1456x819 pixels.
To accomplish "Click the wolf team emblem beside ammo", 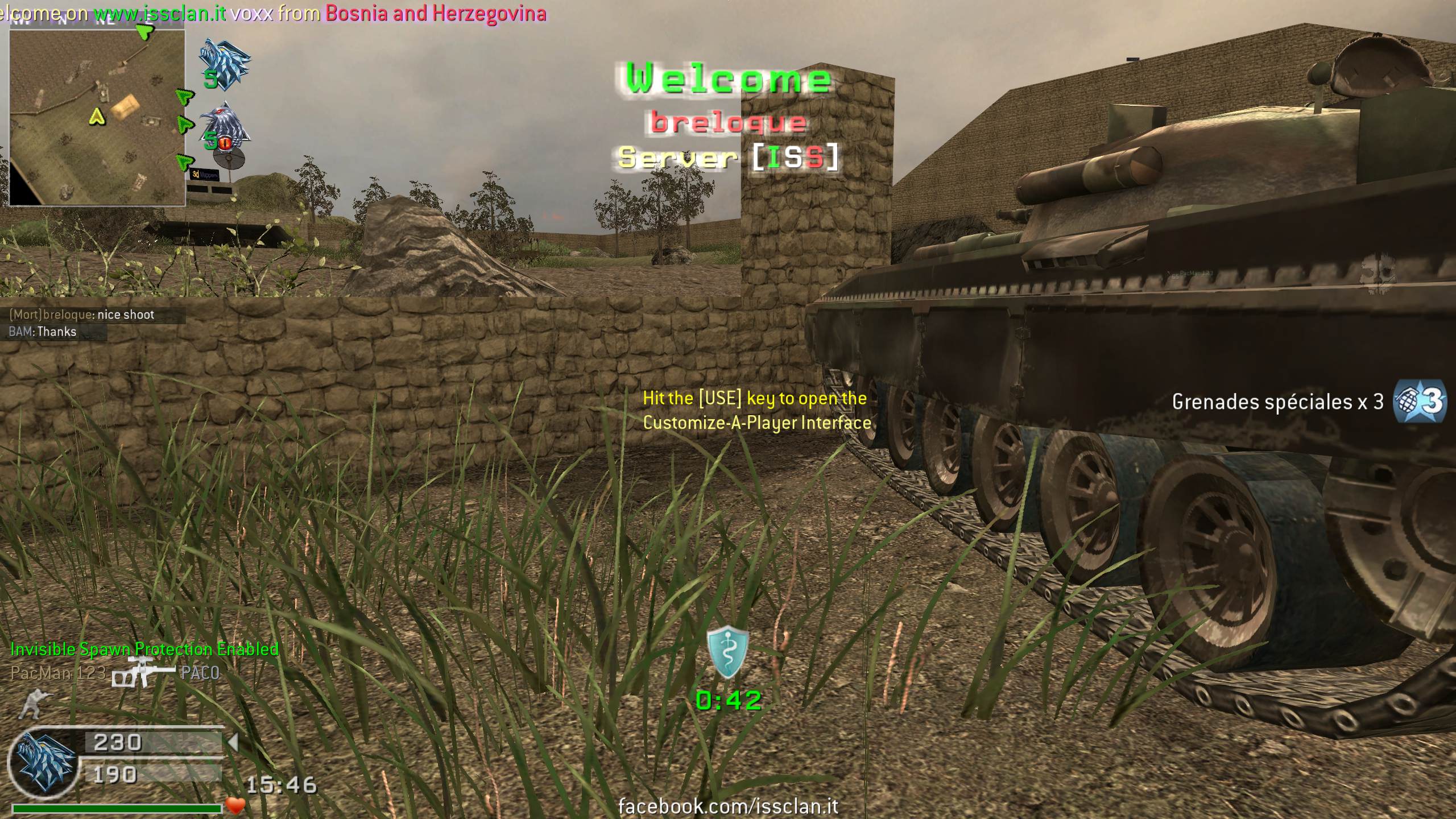I will click(x=45, y=762).
